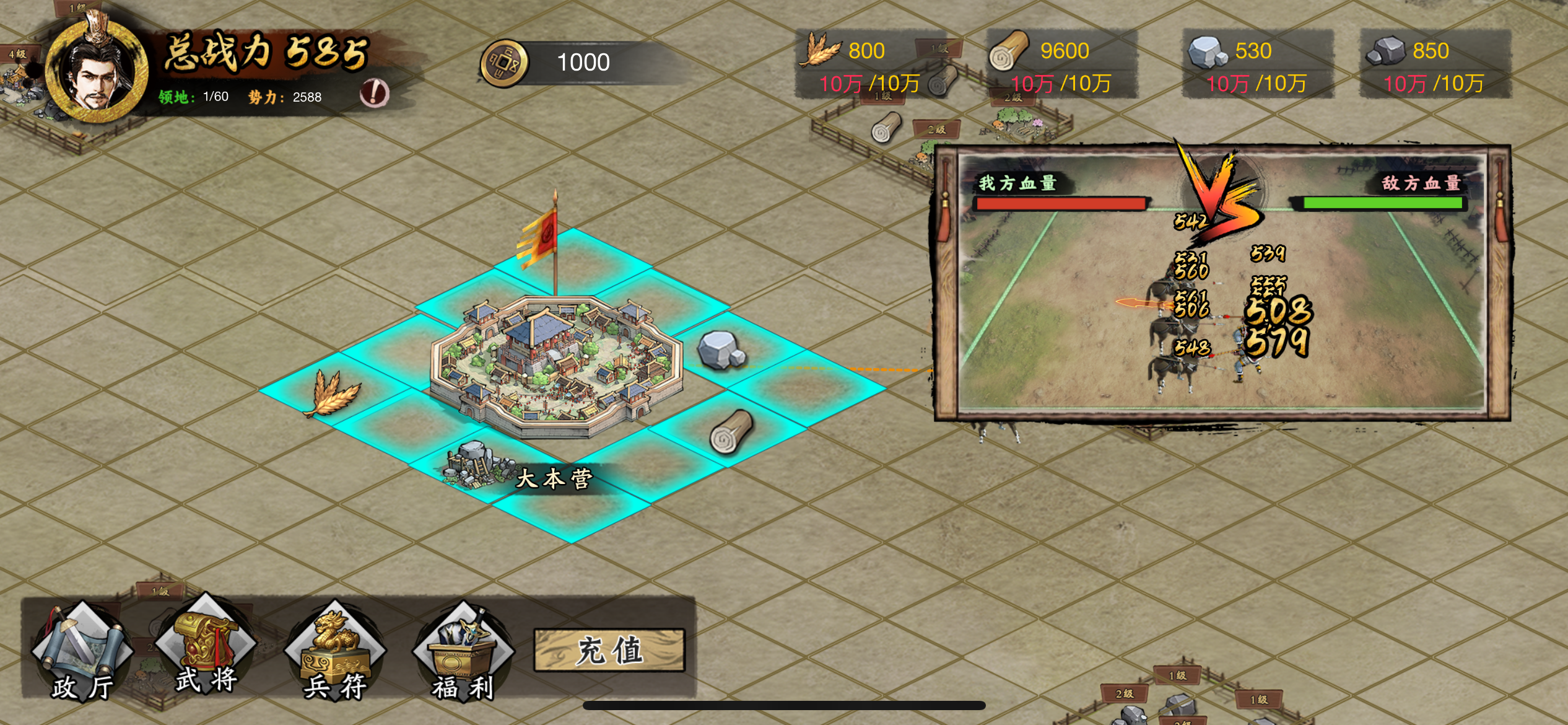Screen dimensions: 1568x725
Task: Select the 大本营 main base city
Action: (555, 366)
